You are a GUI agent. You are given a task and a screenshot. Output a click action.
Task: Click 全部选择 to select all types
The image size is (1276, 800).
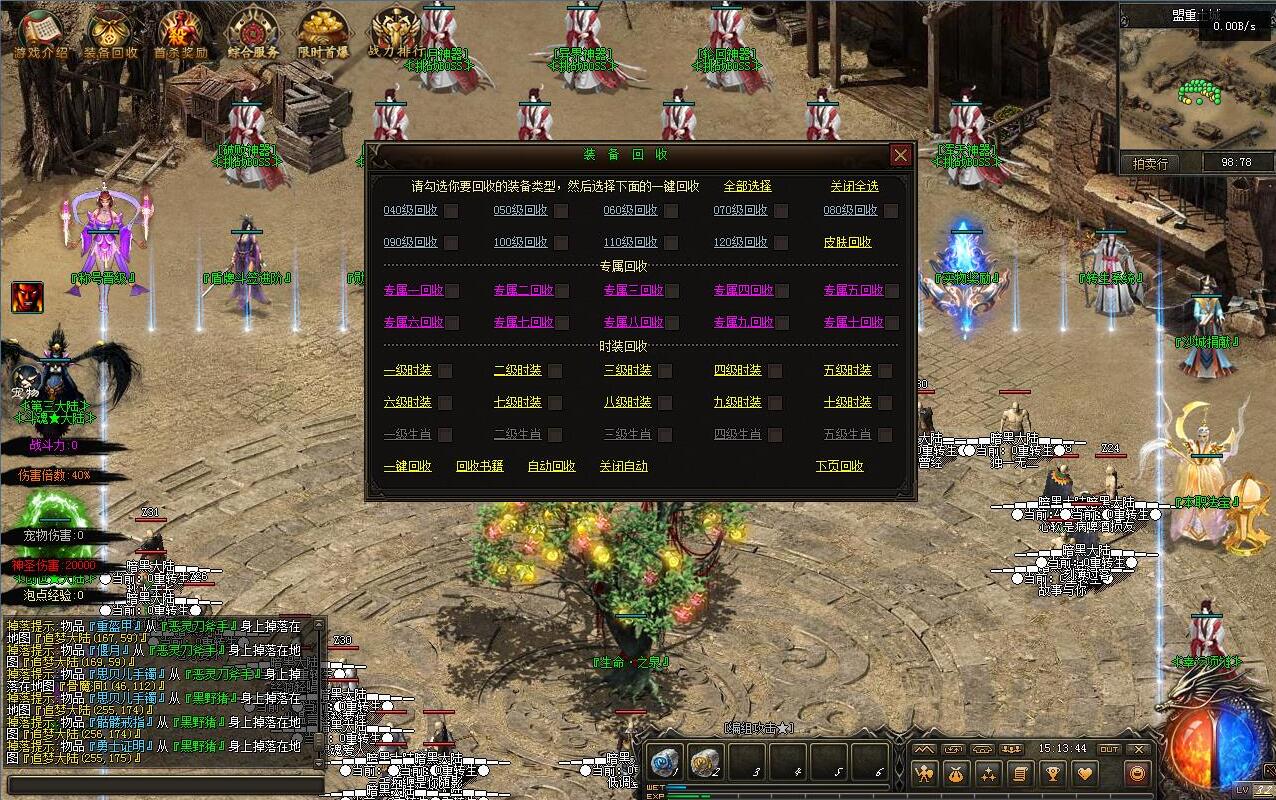click(747, 186)
